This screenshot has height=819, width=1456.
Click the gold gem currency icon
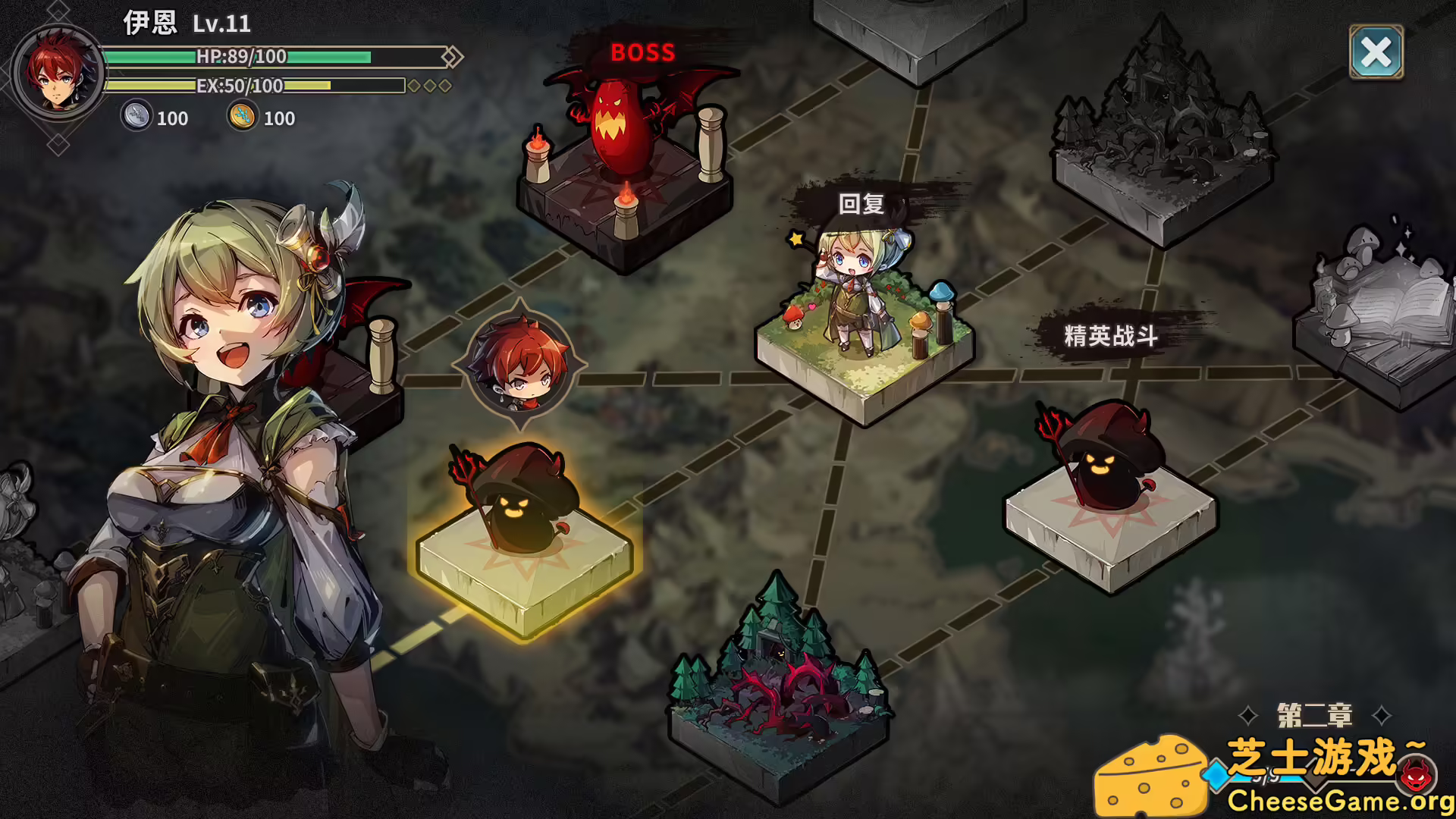[241, 118]
